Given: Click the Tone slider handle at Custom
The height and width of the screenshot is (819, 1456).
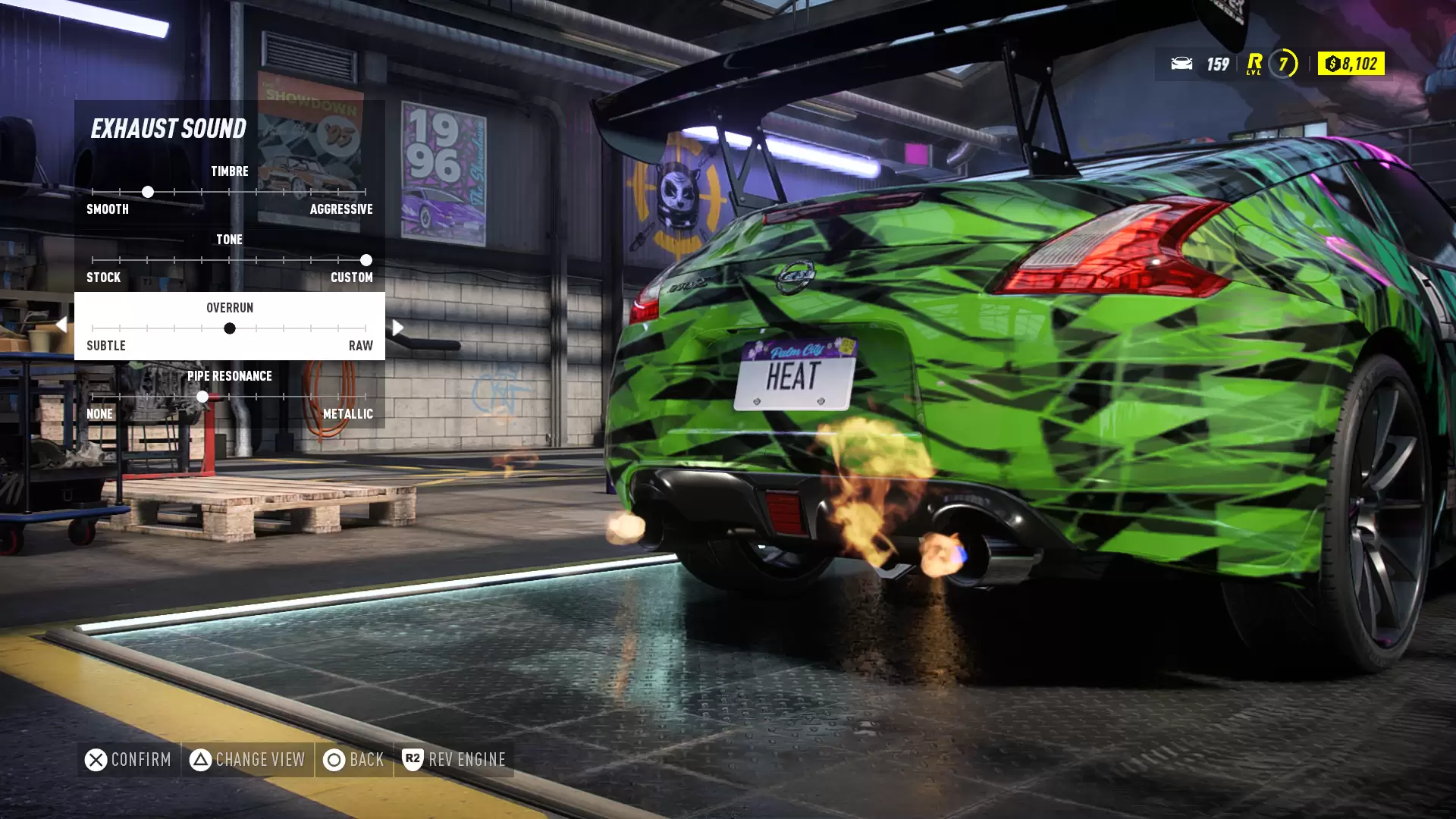Looking at the screenshot, I should click(x=366, y=260).
